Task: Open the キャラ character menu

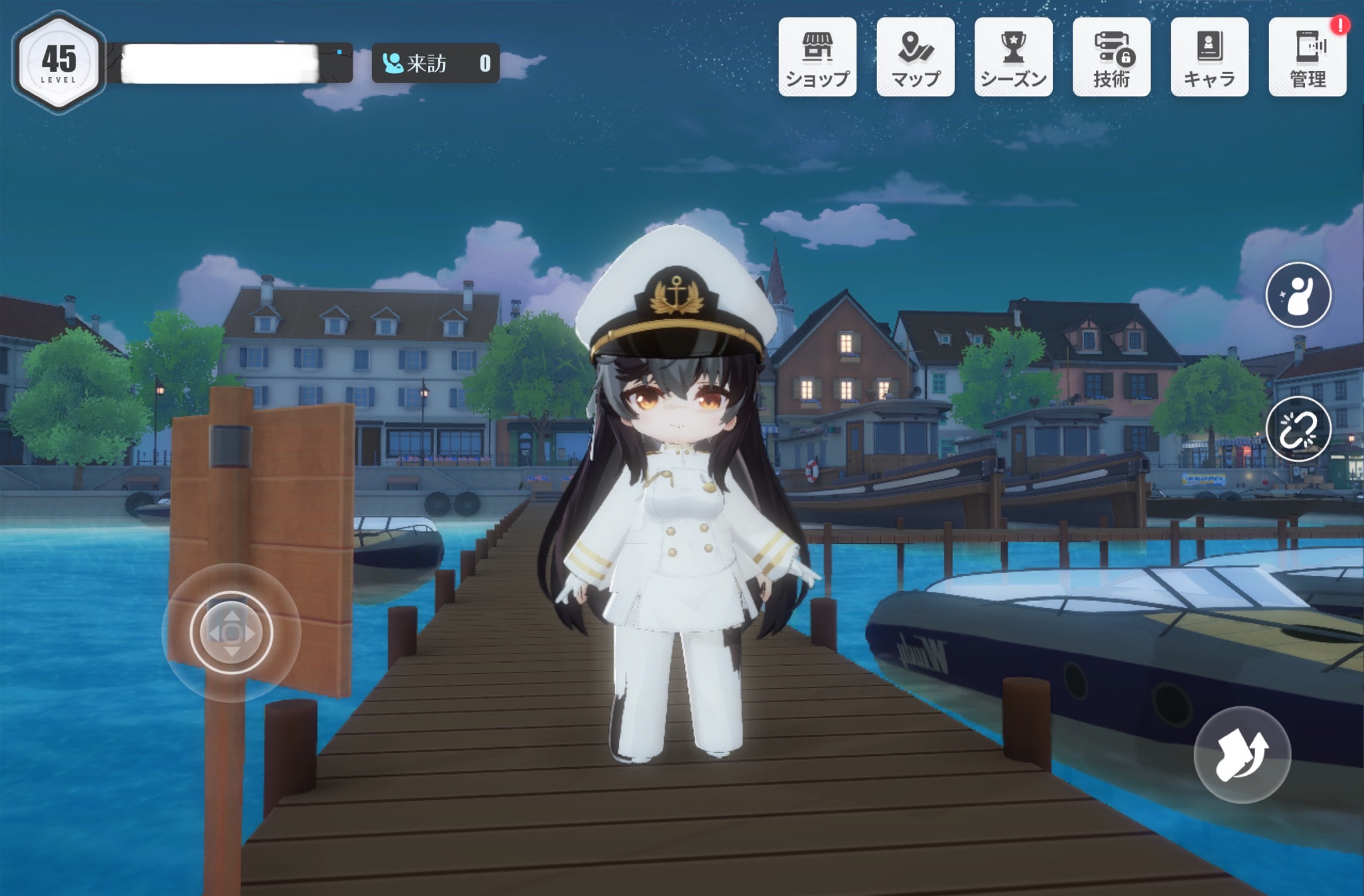Action: click(x=1209, y=57)
